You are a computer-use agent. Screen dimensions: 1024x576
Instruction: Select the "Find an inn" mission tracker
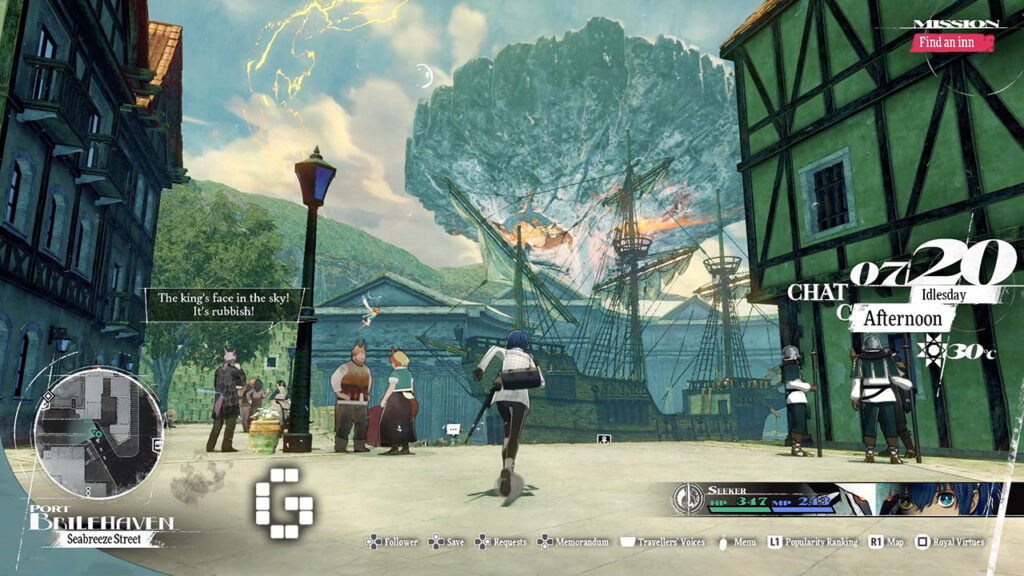coord(952,42)
